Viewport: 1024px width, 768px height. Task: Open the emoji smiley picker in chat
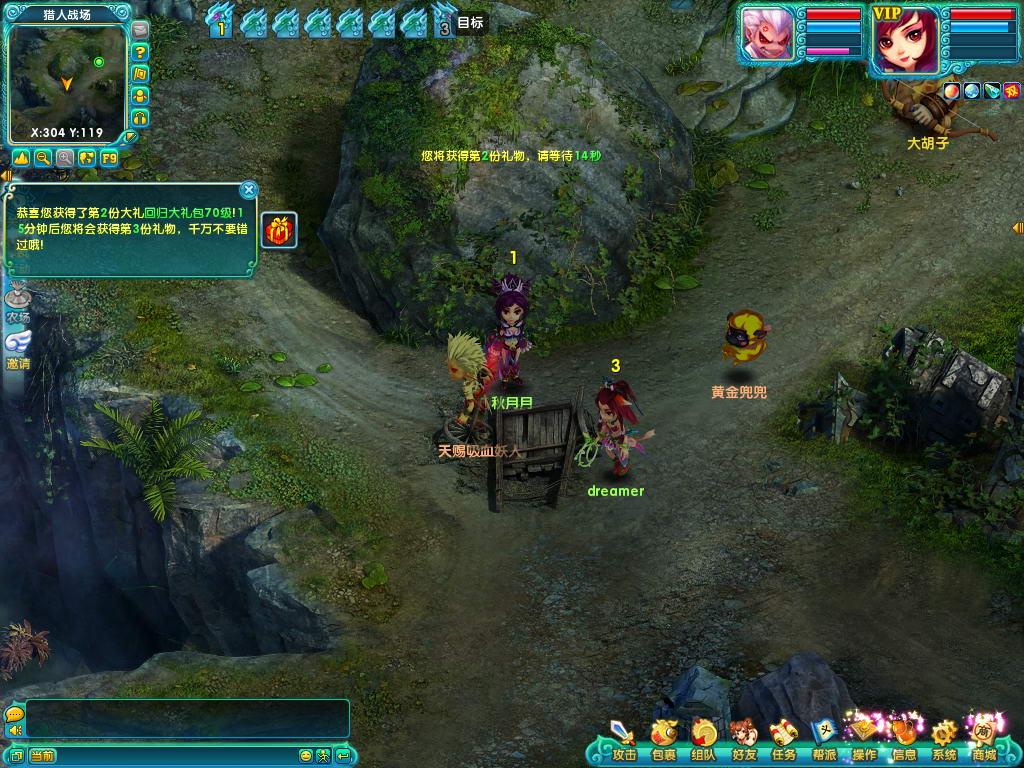click(x=306, y=756)
